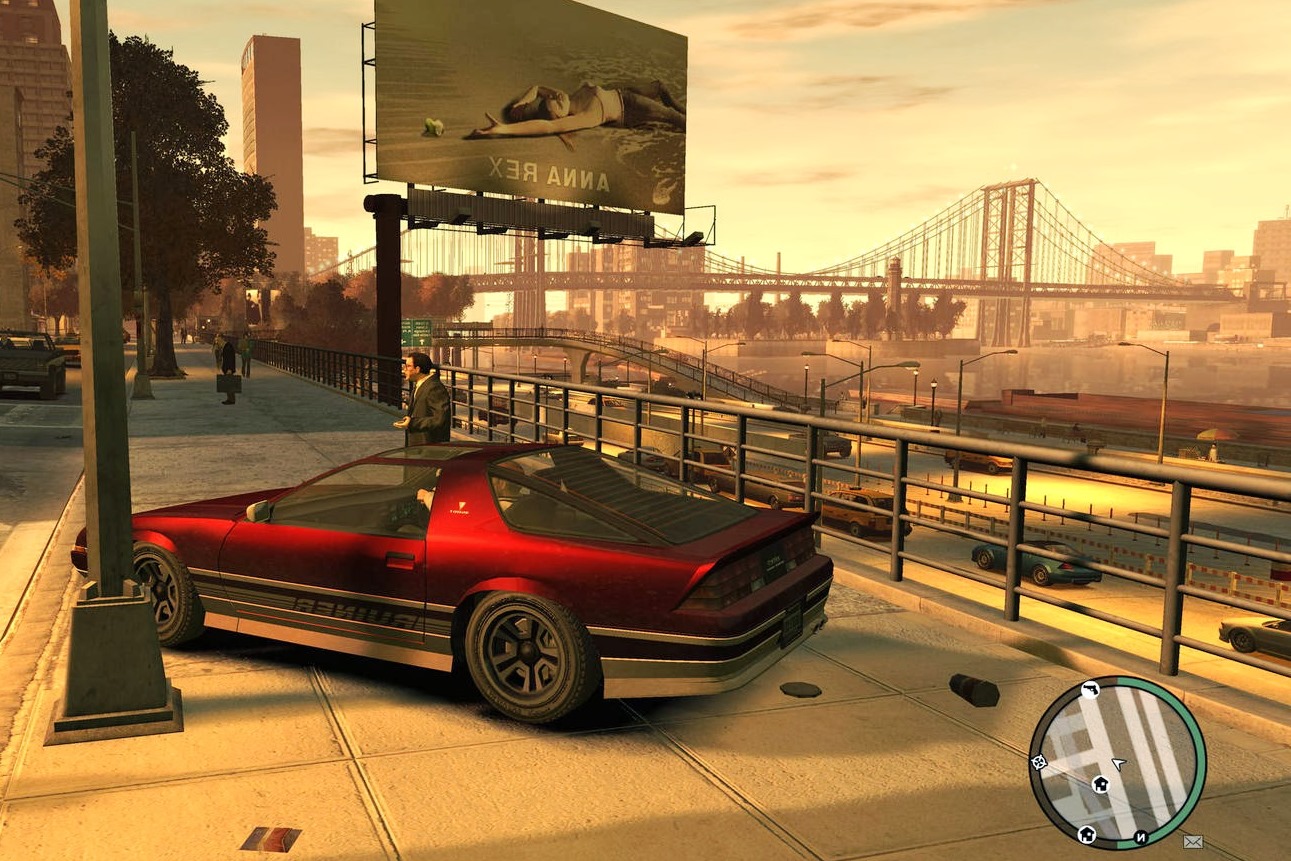This screenshot has height=861, width=1291.
Task: Select the north compass marker on minimap
Action: point(1141,835)
